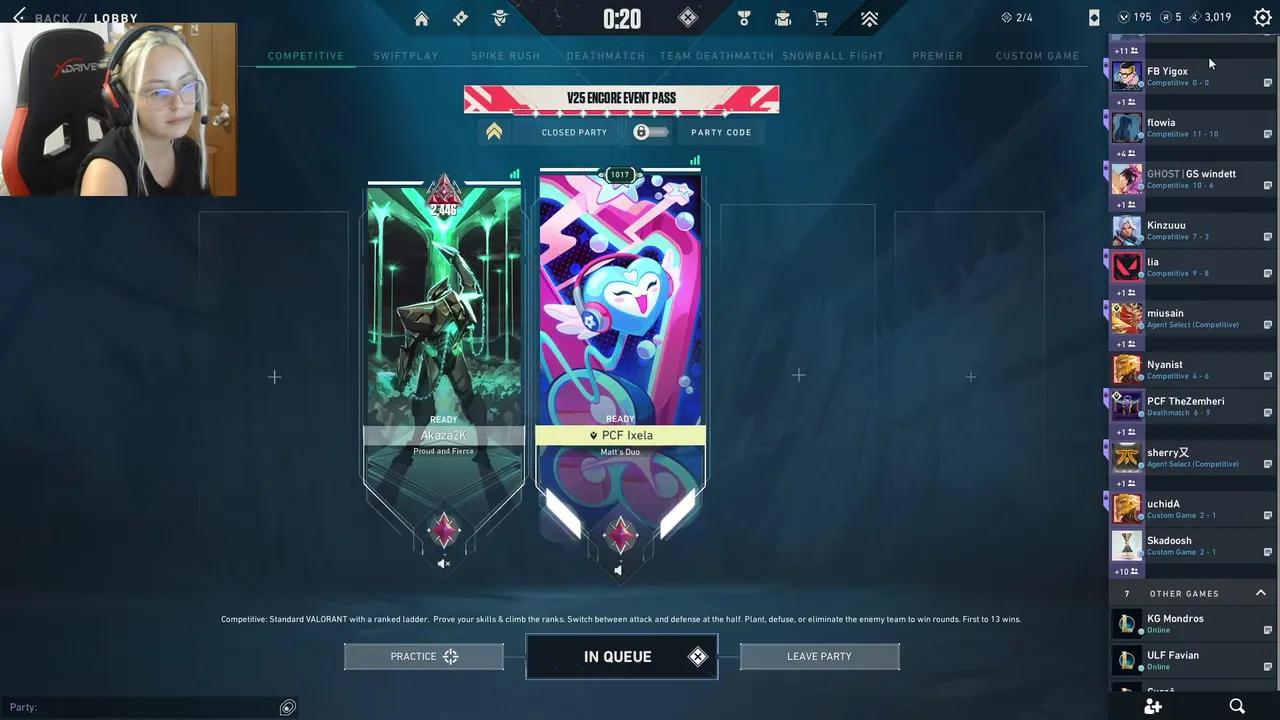1280x720 pixels.
Task: Open PRACTICE mode
Action: tap(423, 656)
